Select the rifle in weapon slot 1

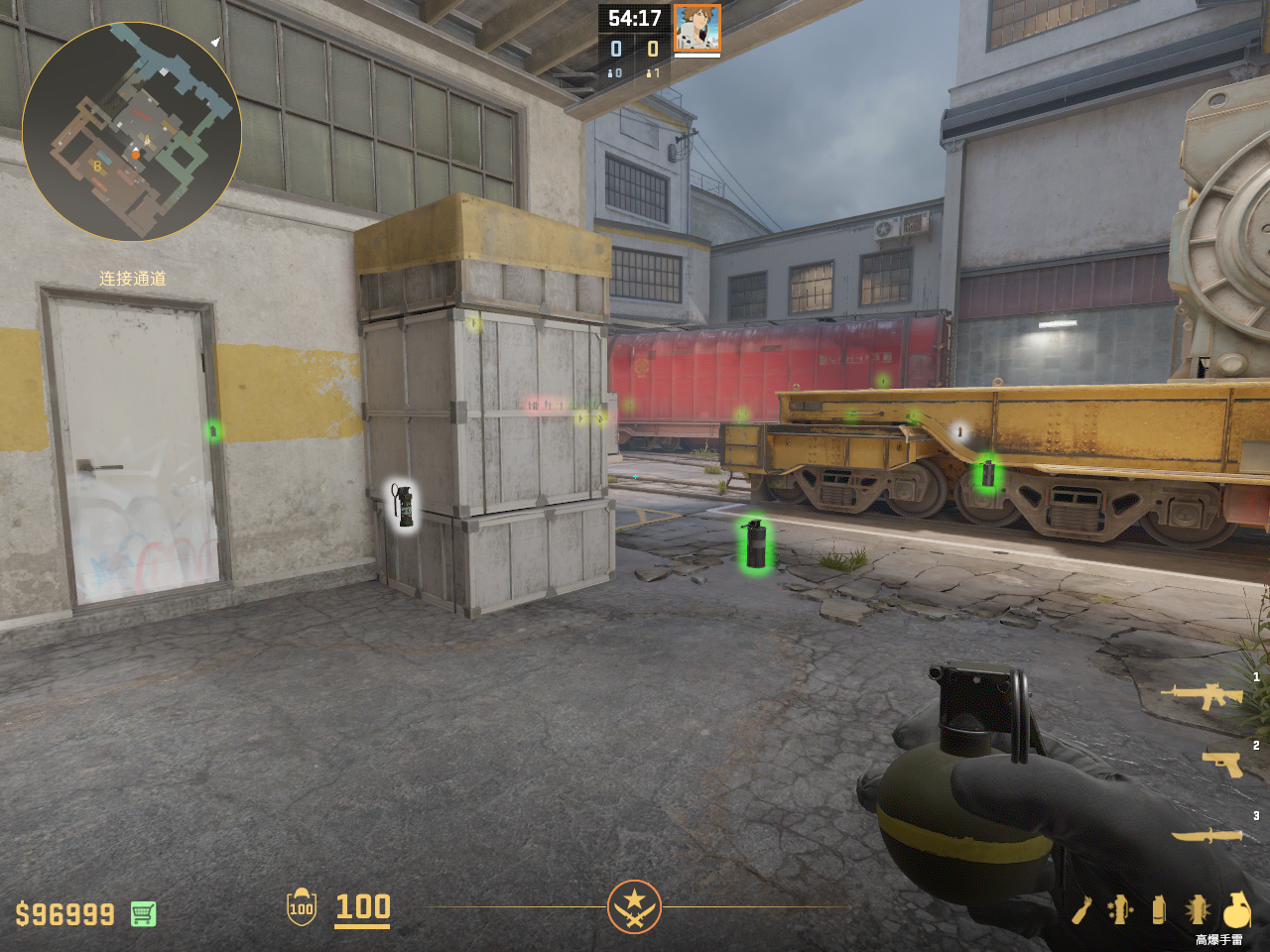click(x=1205, y=696)
